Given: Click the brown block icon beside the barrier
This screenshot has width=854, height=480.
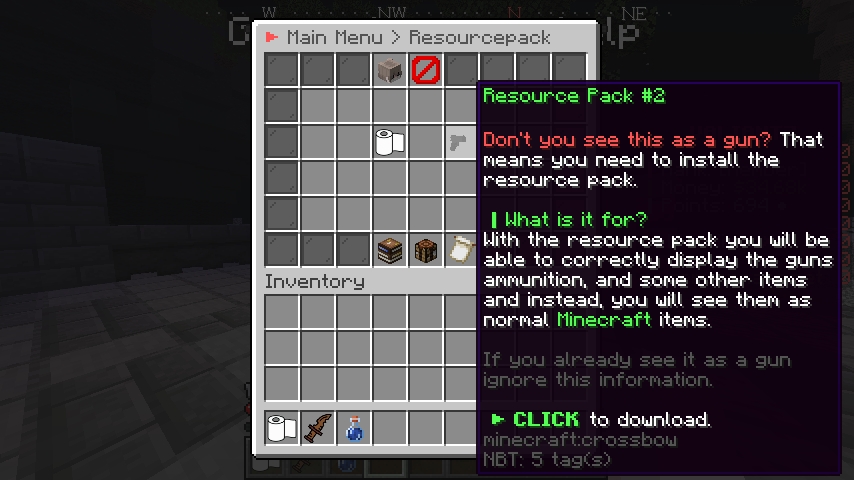Looking at the screenshot, I should pos(390,70).
